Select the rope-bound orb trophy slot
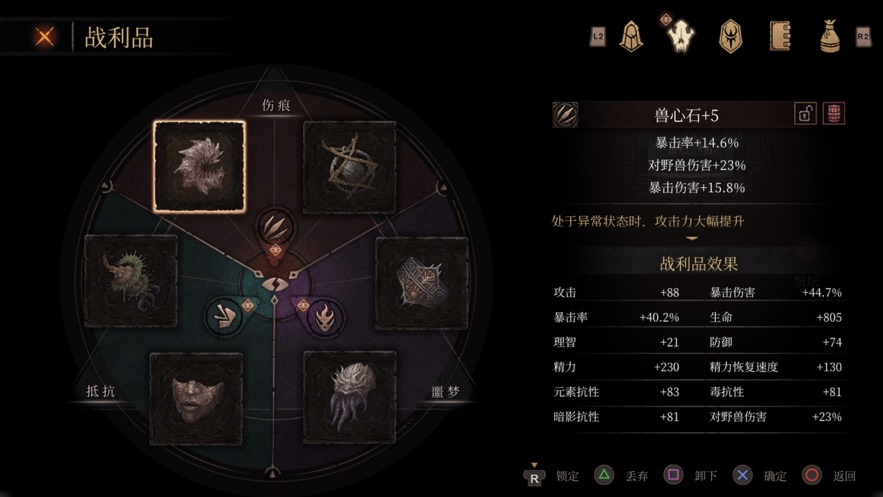The image size is (883, 497). pos(349,166)
